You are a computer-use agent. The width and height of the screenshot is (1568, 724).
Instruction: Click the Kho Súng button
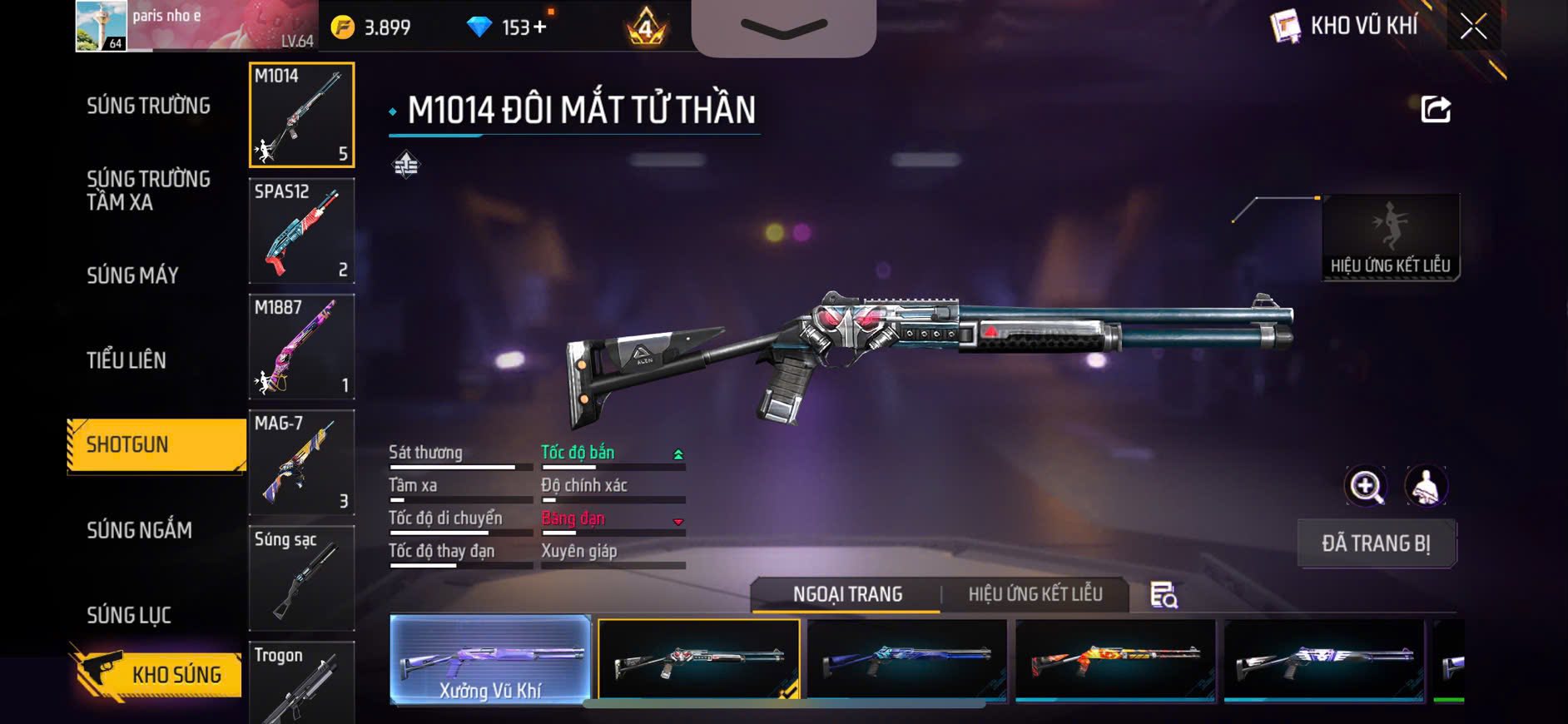(x=158, y=673)
